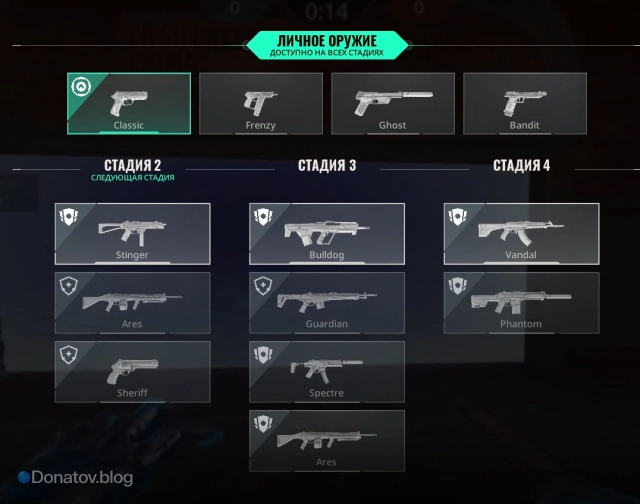The image size is (640, 504).
Task: Pick the Ares card under Stage 3
Action: click(327, 440)
